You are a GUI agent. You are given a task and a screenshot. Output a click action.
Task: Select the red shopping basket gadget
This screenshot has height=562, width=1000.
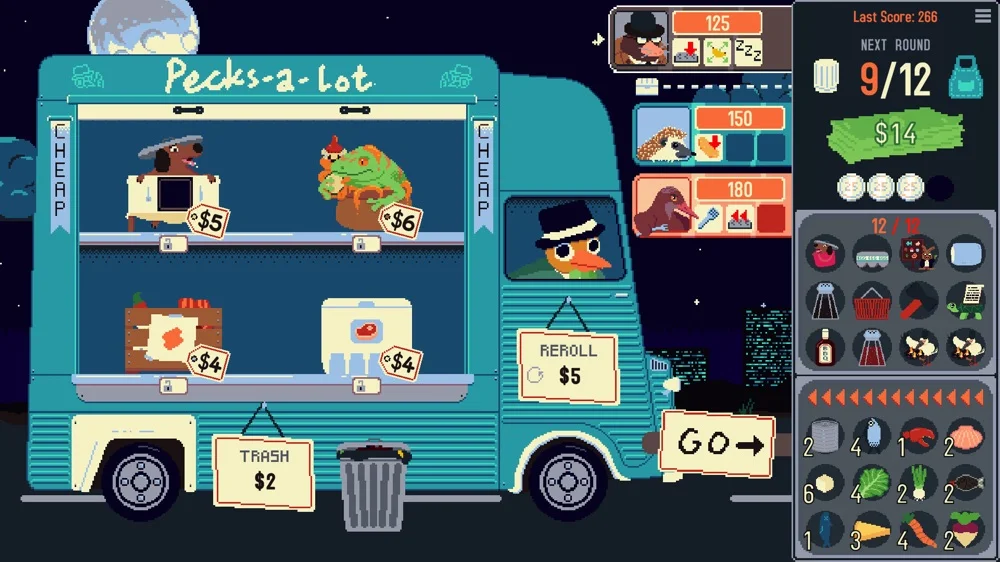(872, 299)
